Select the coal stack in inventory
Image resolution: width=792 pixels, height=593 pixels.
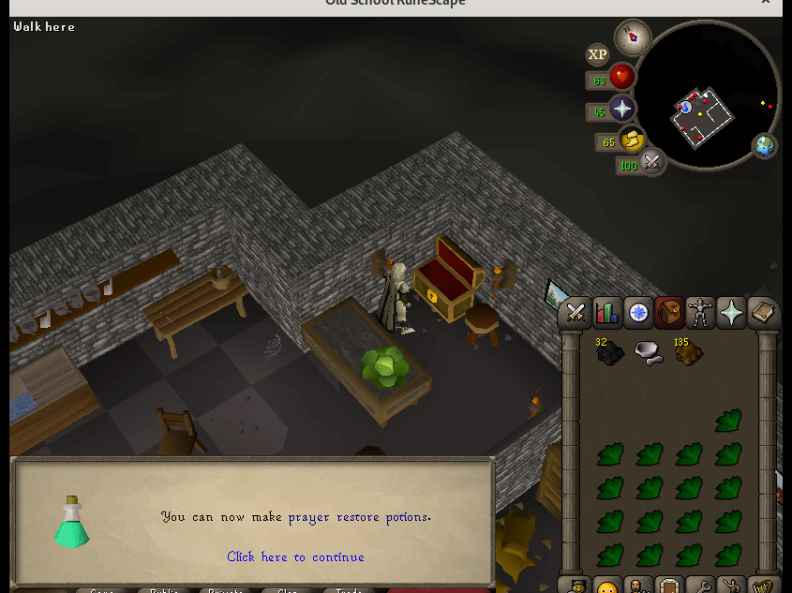click(x=609, y=352)
